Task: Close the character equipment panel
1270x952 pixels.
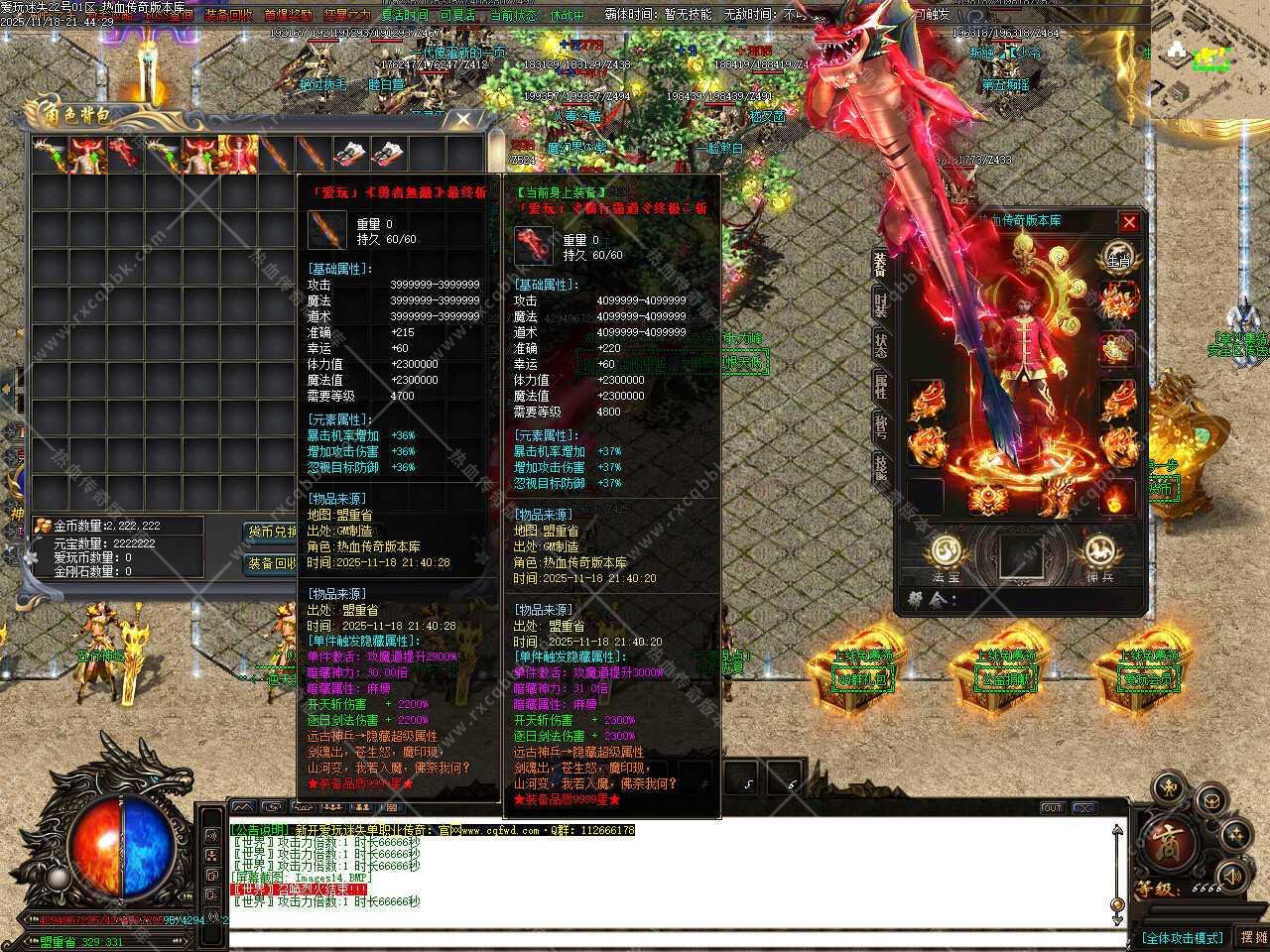Action: coord(1129,222)
